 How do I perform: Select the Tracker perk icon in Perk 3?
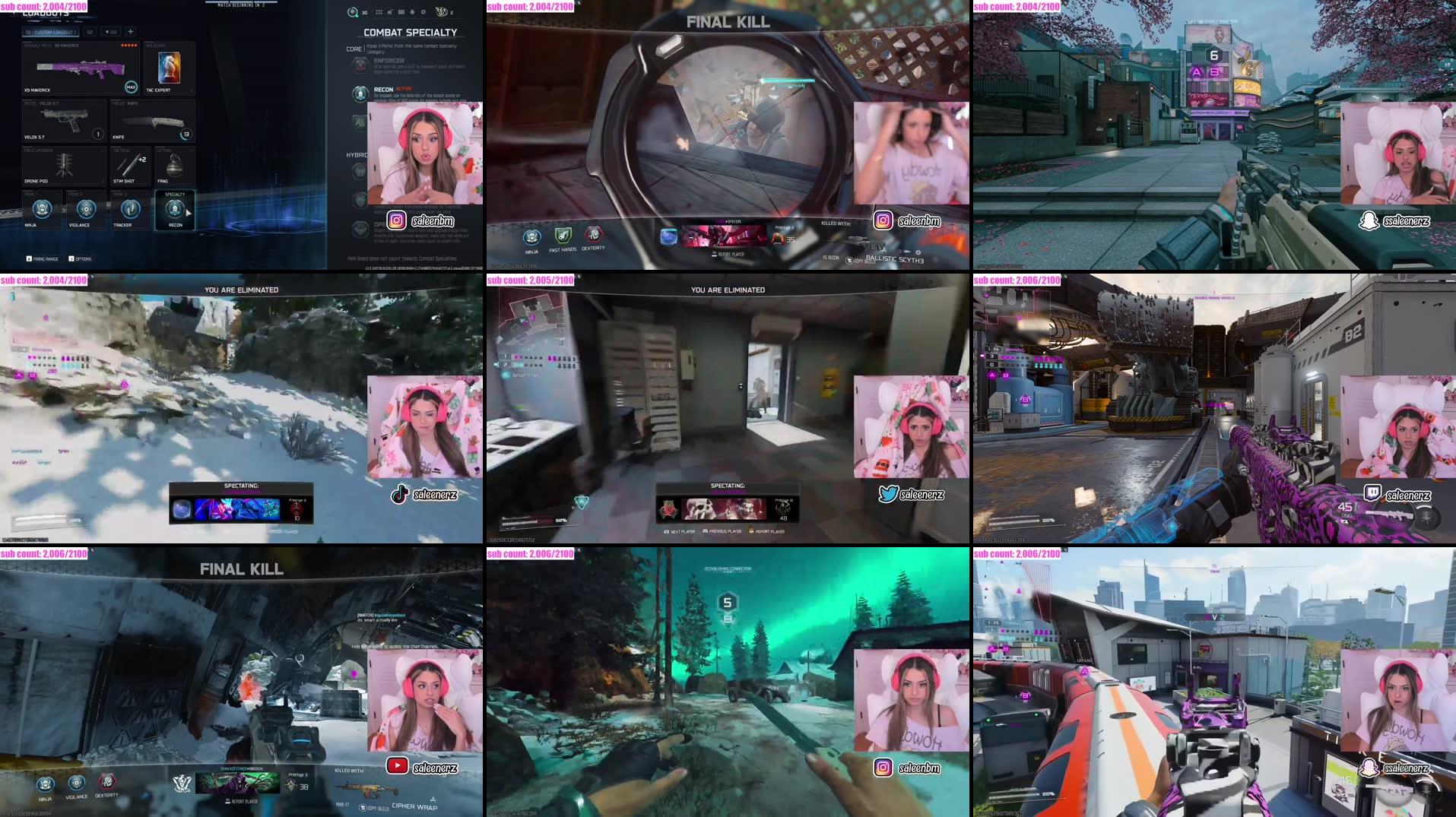pyautogui.click(x=130, y=207)
